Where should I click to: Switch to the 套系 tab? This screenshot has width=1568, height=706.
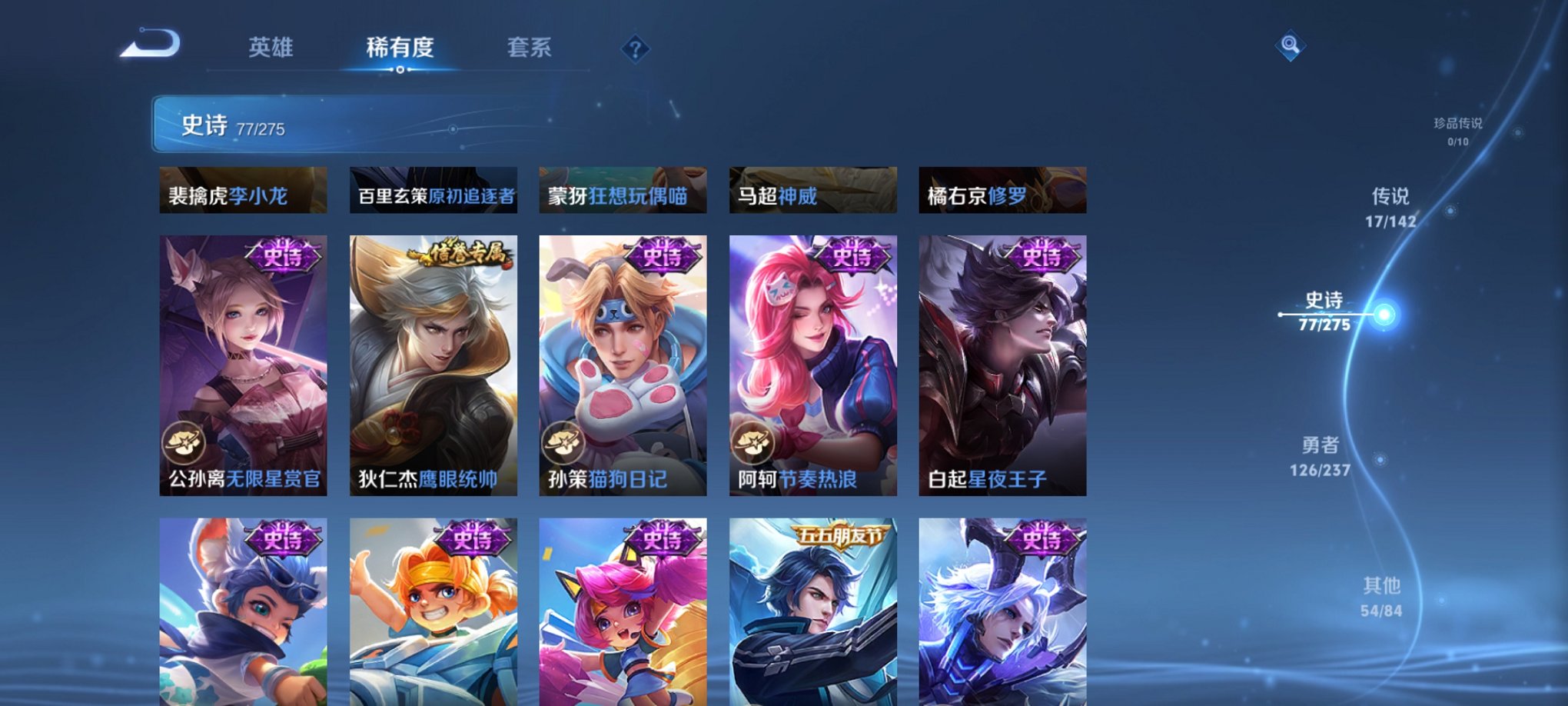537,48
